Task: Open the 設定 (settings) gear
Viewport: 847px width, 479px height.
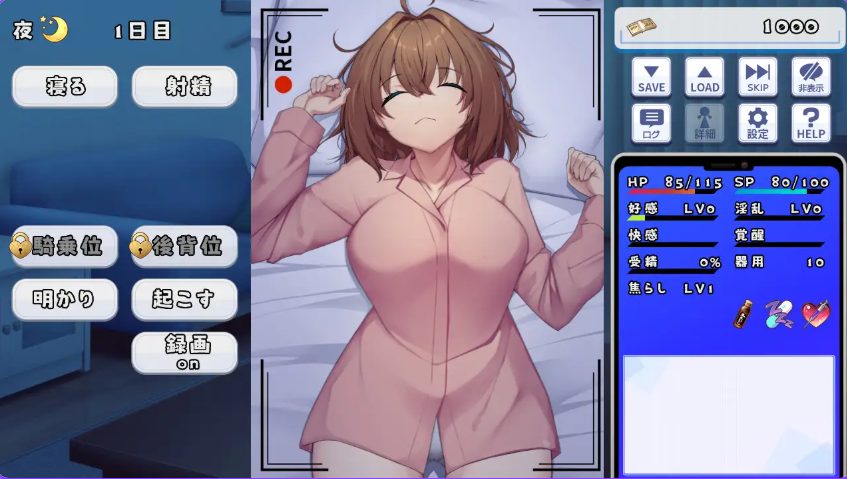Action: (758, 124)
